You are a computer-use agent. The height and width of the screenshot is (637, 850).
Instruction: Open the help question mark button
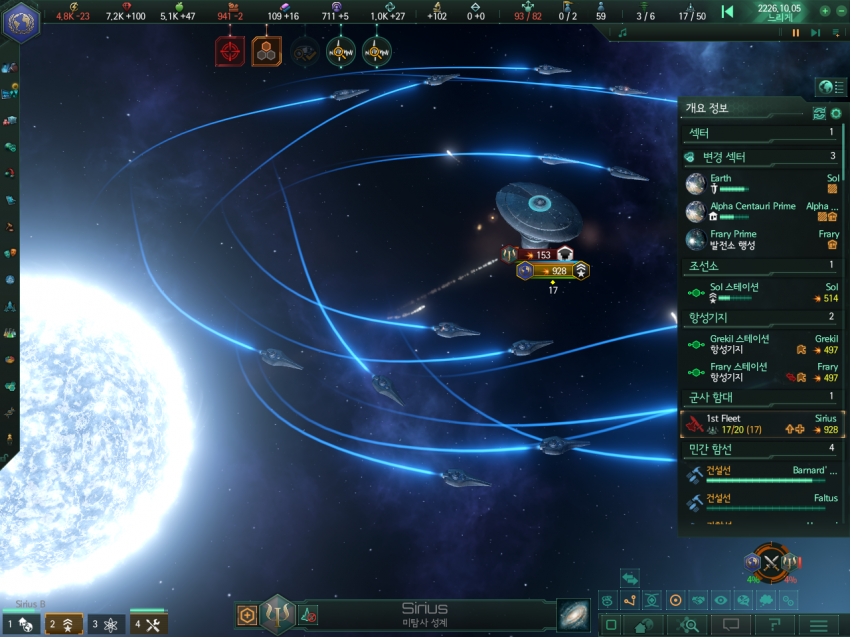coord(773,625)
